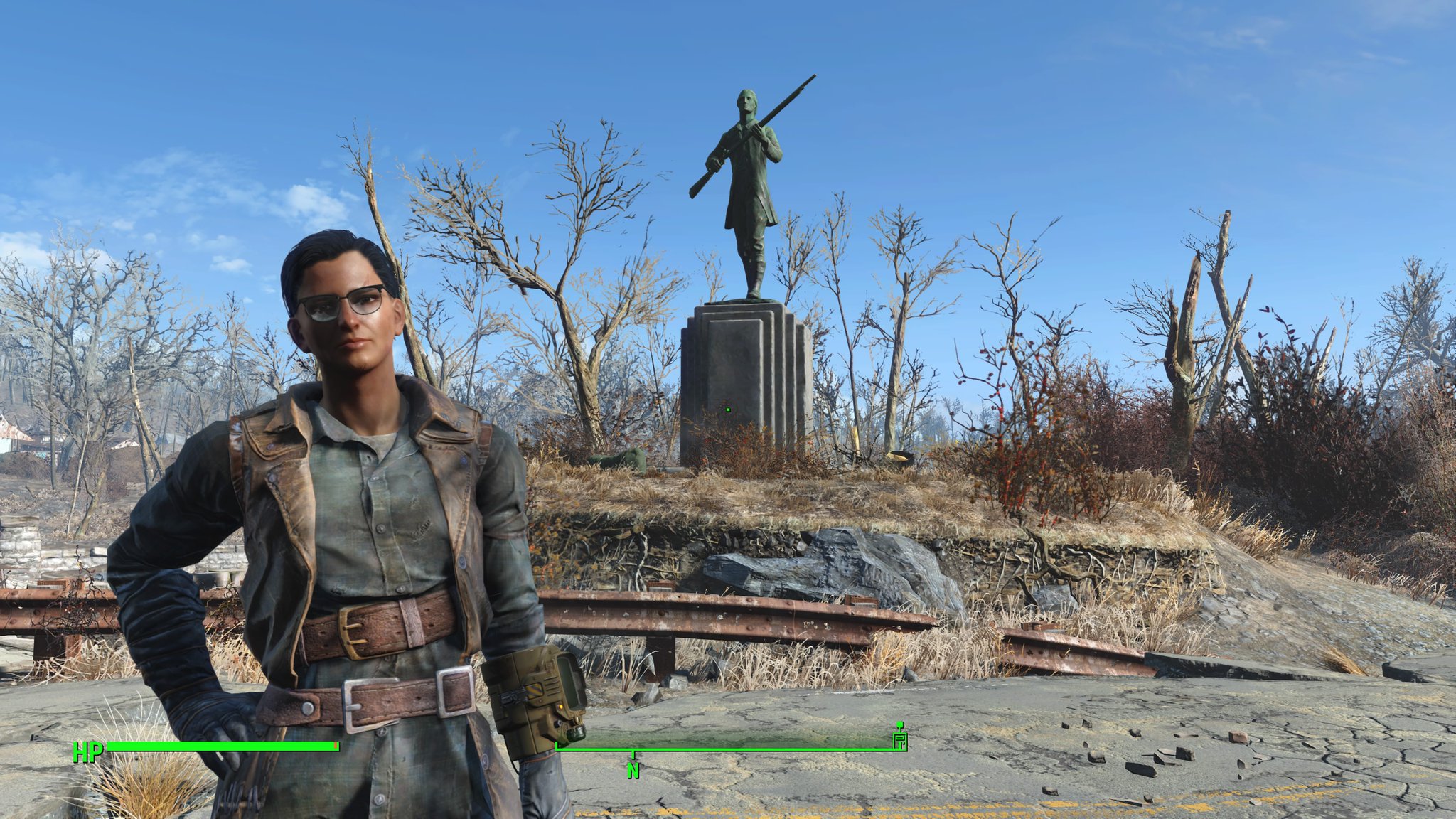Click the gas station marker on the compass
The height and width of the screenshot is (819, 1456).
(x=899, y=739)
